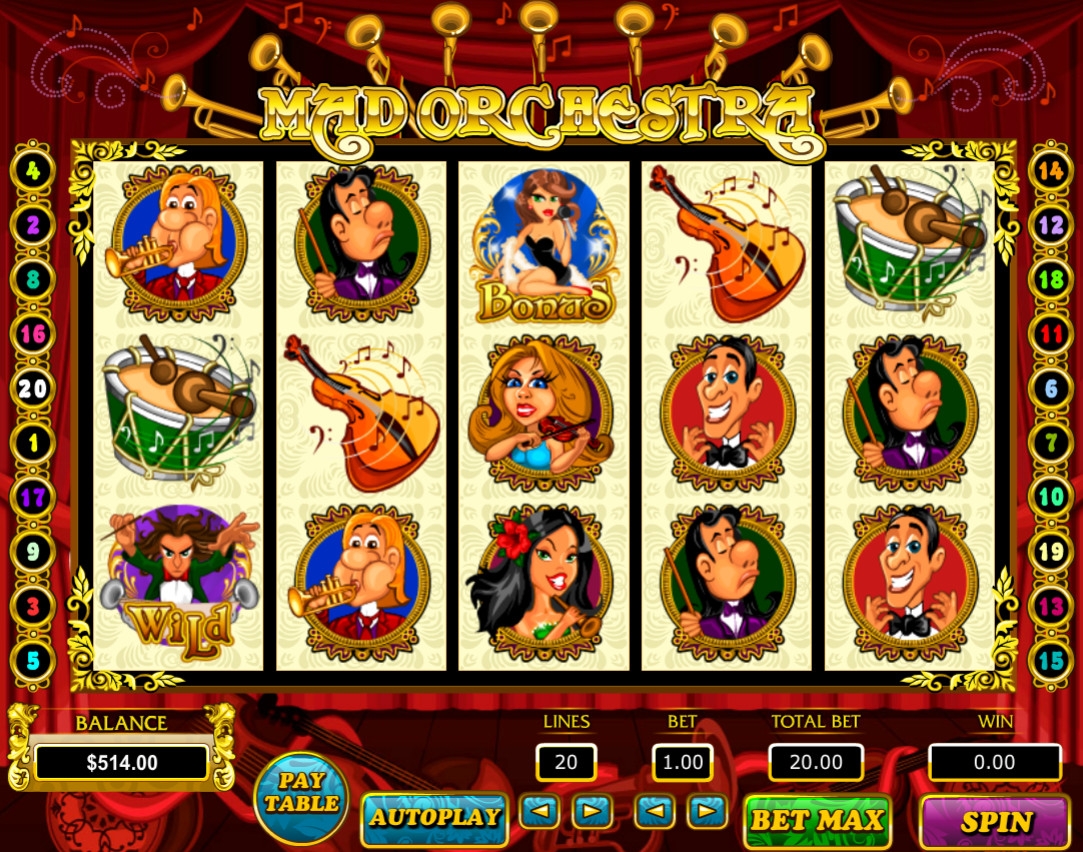Viewport: 1083px width, 852px height.
Task: Select payline 6 marker
Action: pos(1050,388)
